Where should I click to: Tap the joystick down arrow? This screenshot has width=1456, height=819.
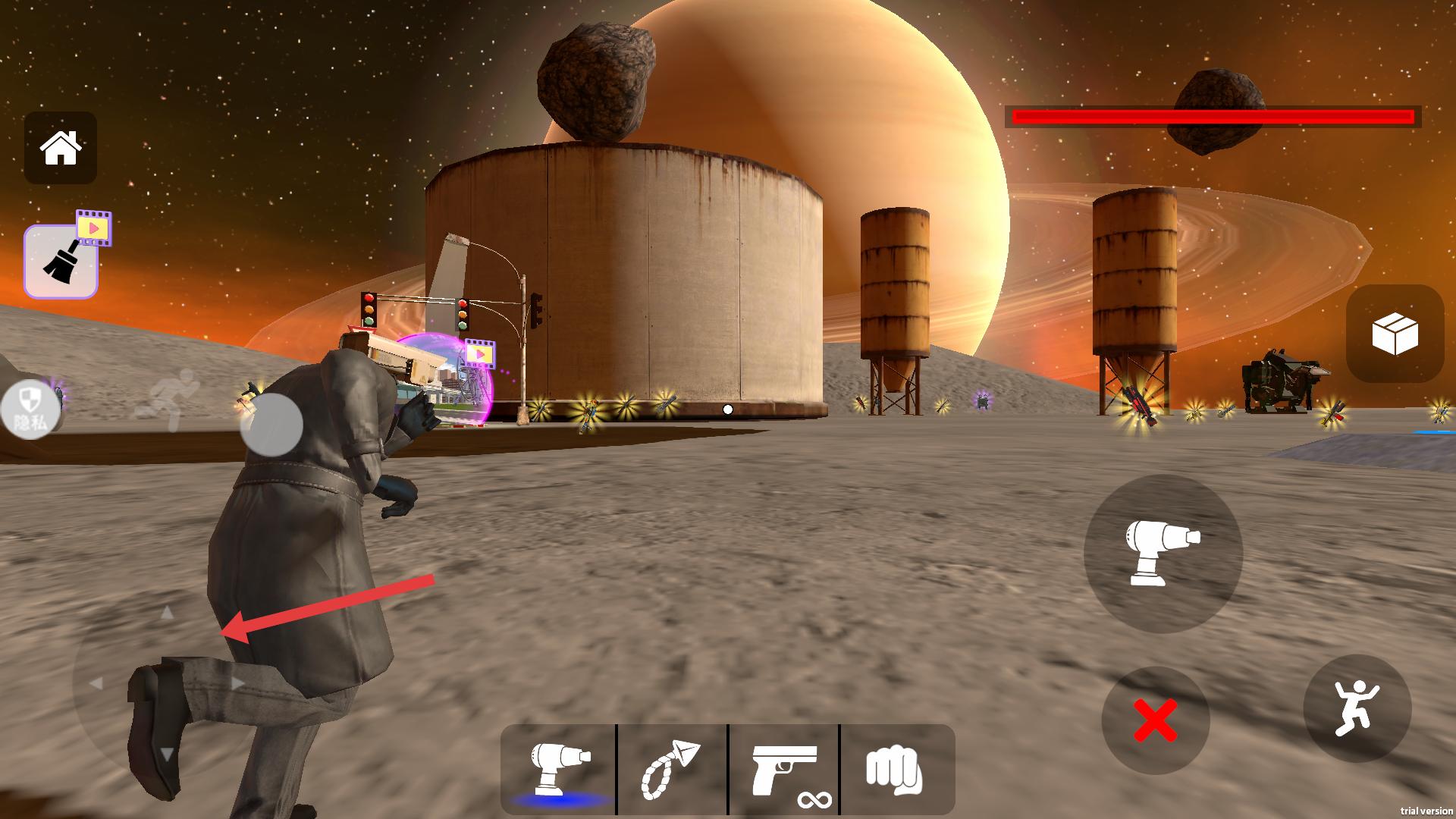click(x=168, y=754)
